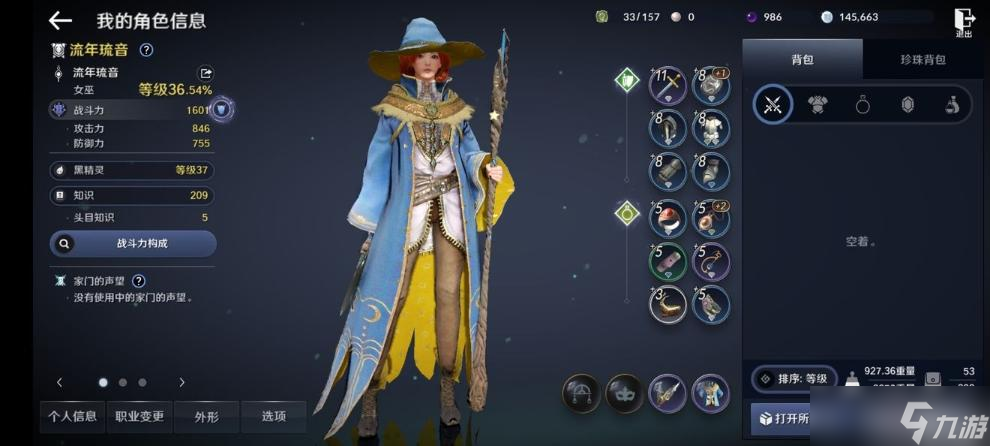990x446 pixels.
Task: Filter inventory by potion flask category
Action: (952, 104)
